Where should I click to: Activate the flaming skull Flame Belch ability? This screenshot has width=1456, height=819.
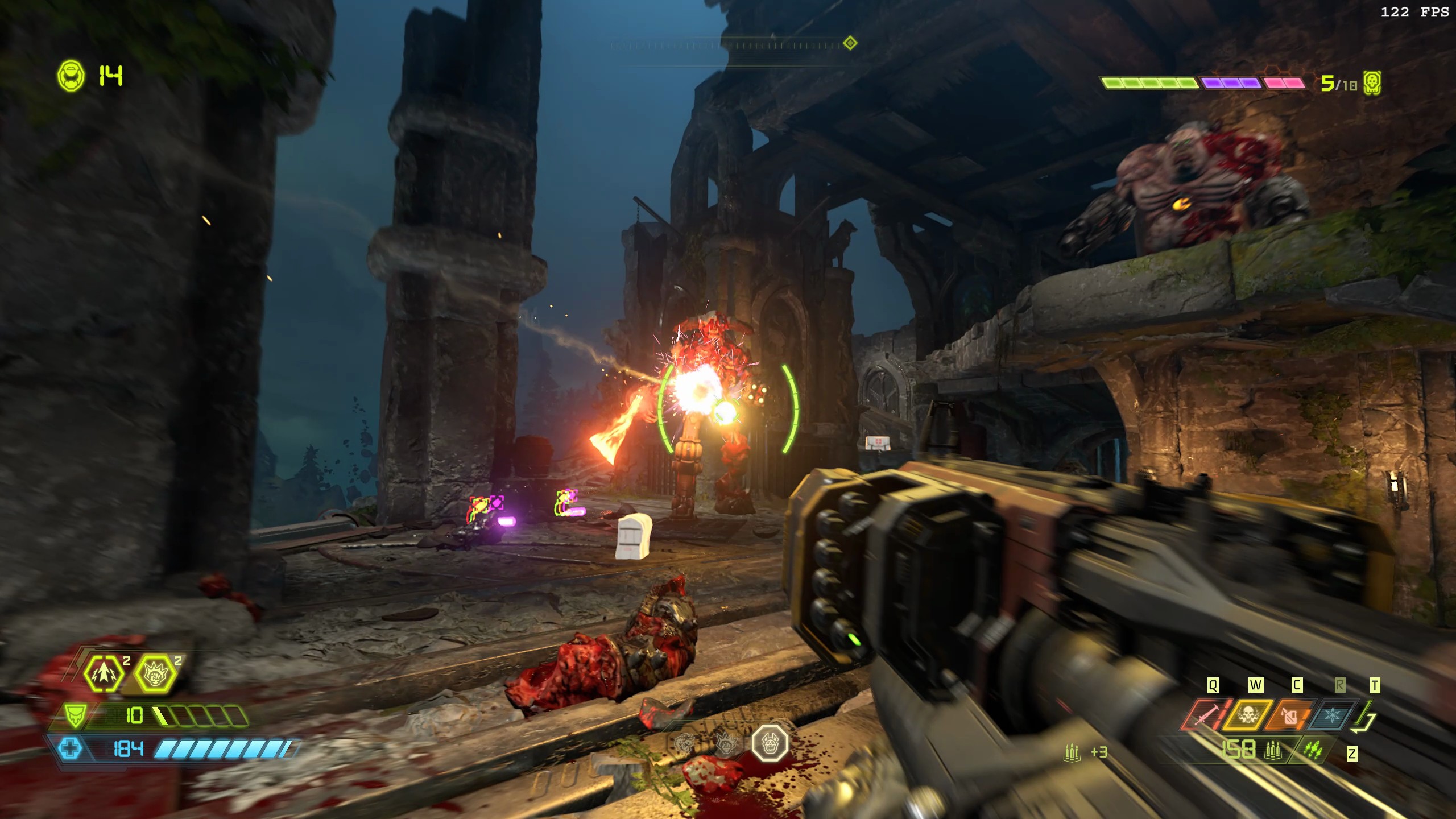tap(1248, 715)
